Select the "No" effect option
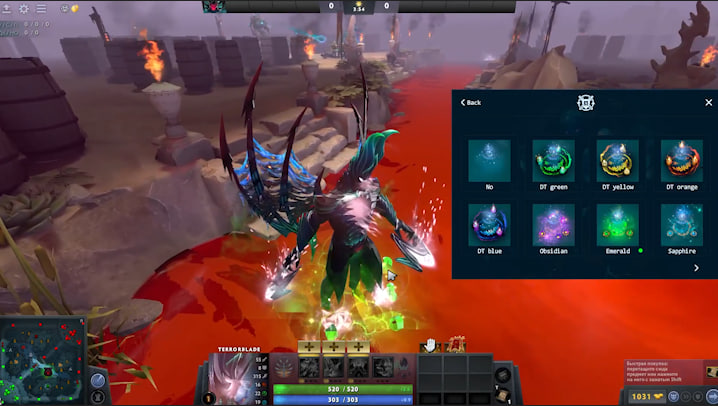 pyautogui.click(x=489, y=161)
